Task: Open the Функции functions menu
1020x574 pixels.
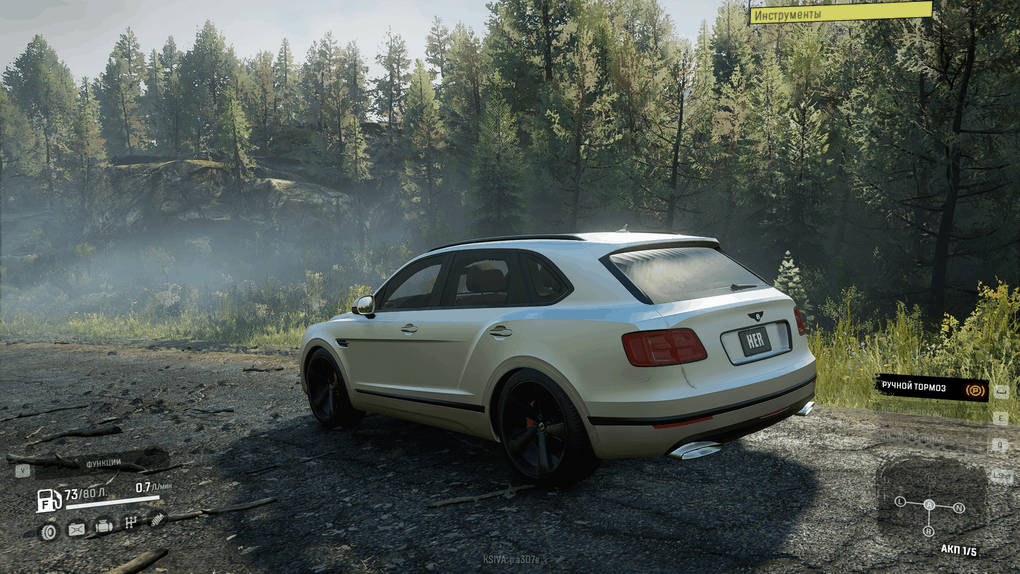Action: [103, 464]
